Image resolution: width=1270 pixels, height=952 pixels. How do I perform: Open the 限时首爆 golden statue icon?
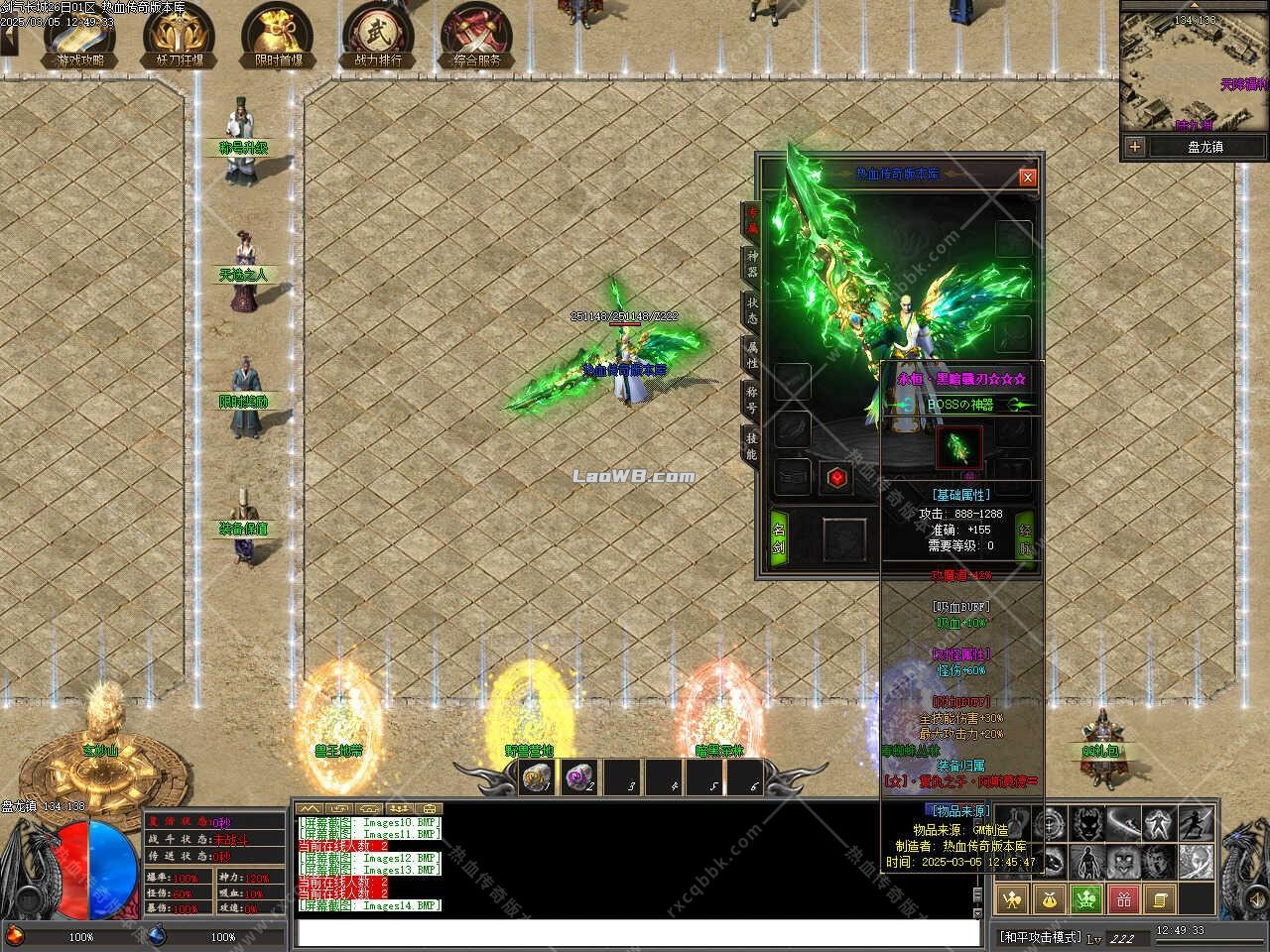pos(276,35)
